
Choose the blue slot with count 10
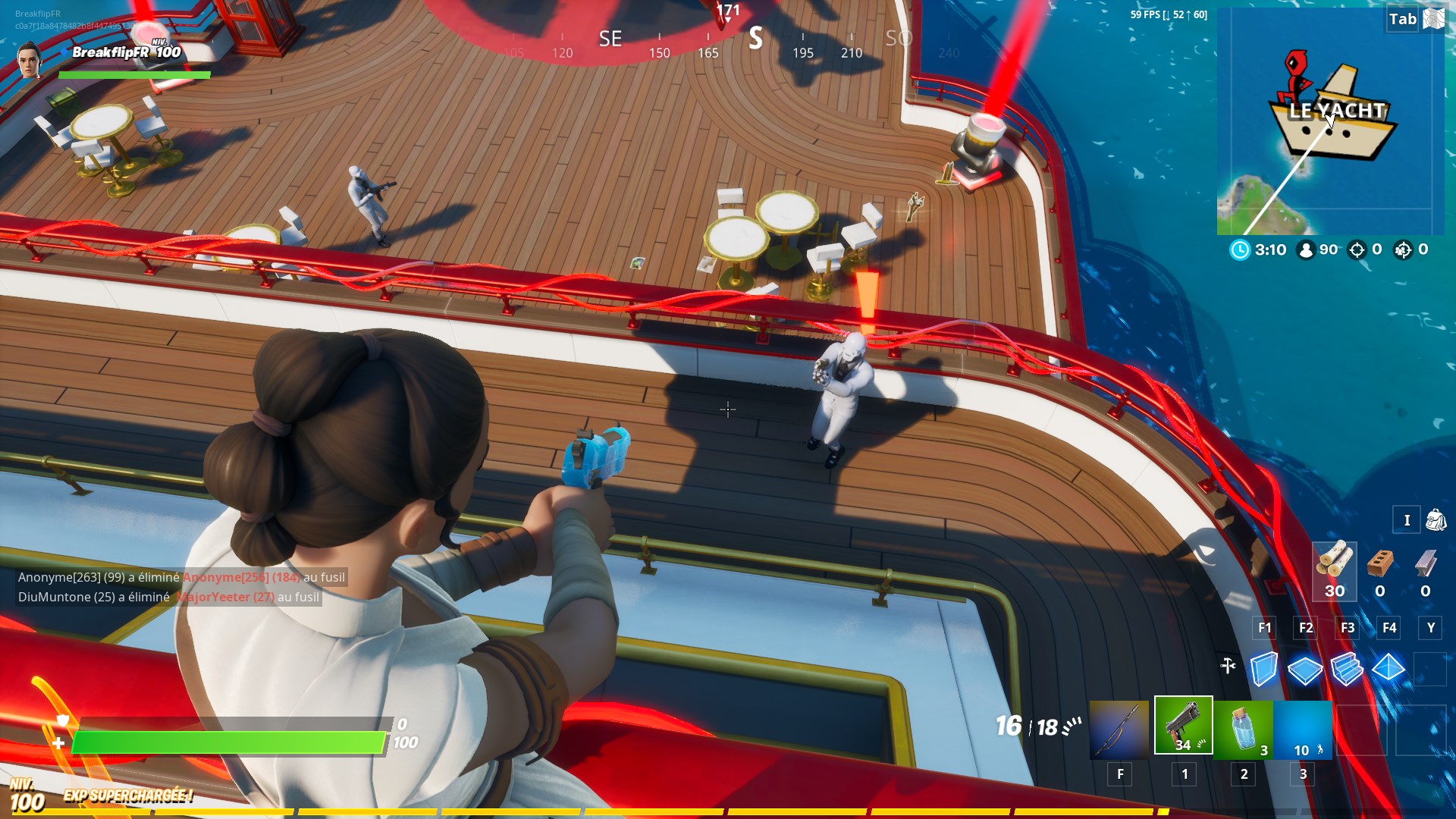tap(1303, 730)
